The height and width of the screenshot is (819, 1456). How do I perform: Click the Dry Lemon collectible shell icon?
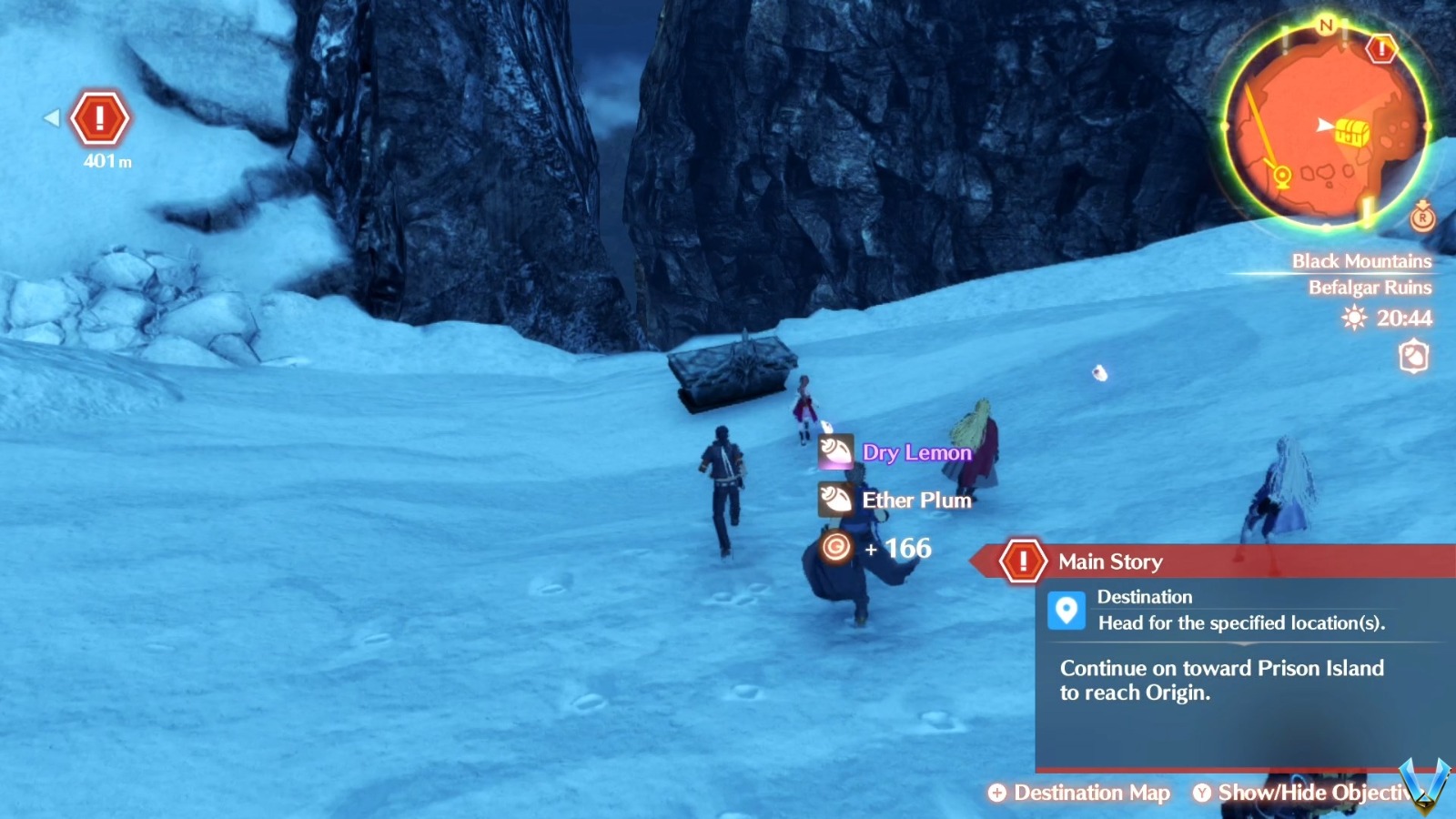point(834,452)
